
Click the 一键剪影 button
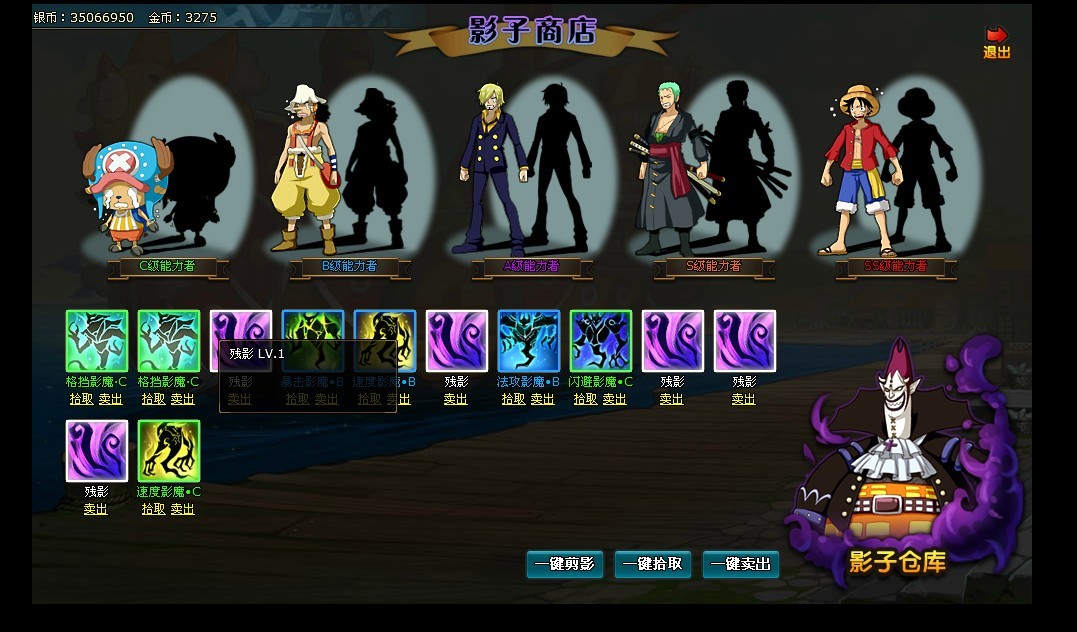pos(565,565)
